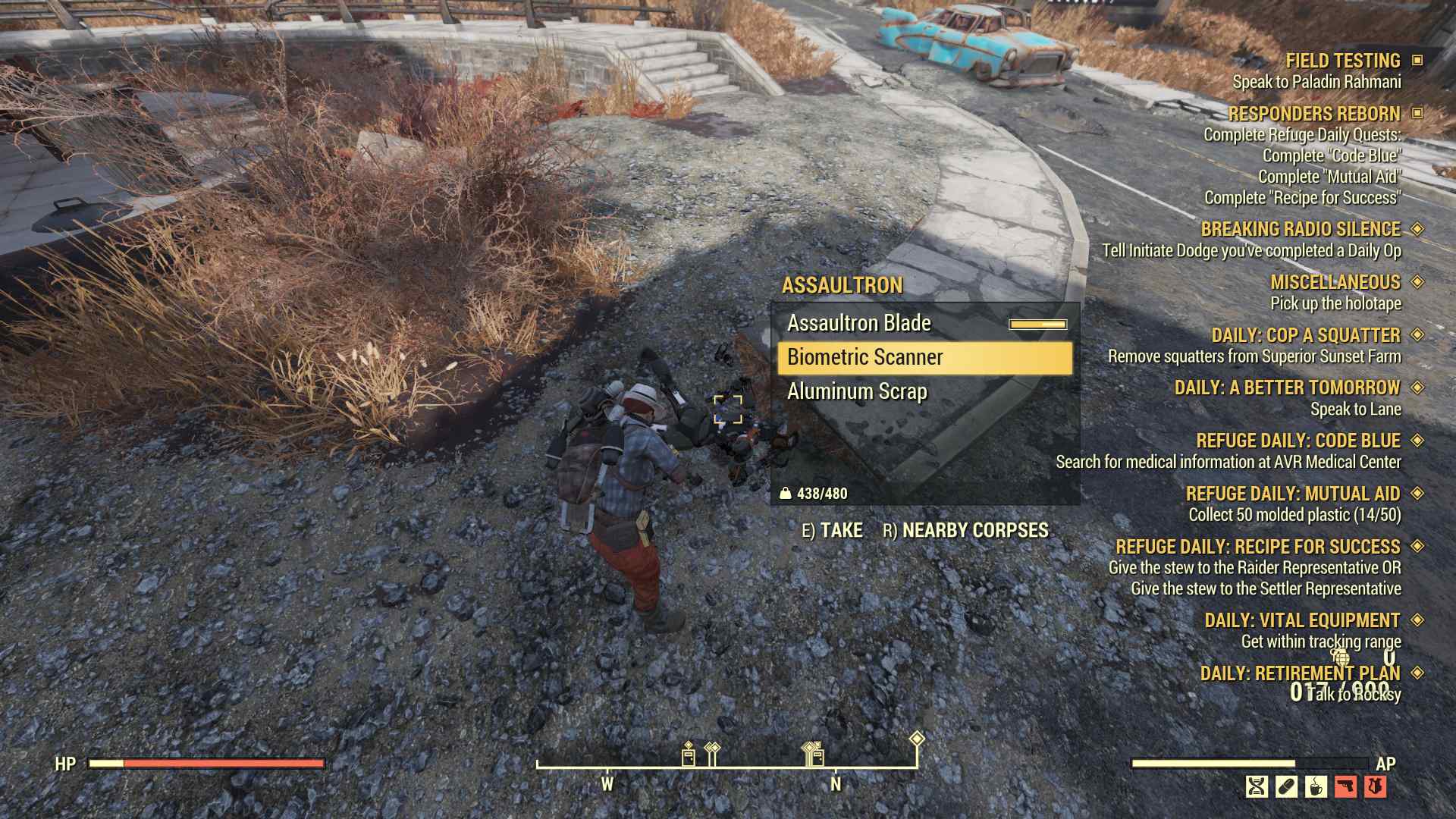
Task: Select the Aluminum Scrap loot entry
Action: point(858,392)
